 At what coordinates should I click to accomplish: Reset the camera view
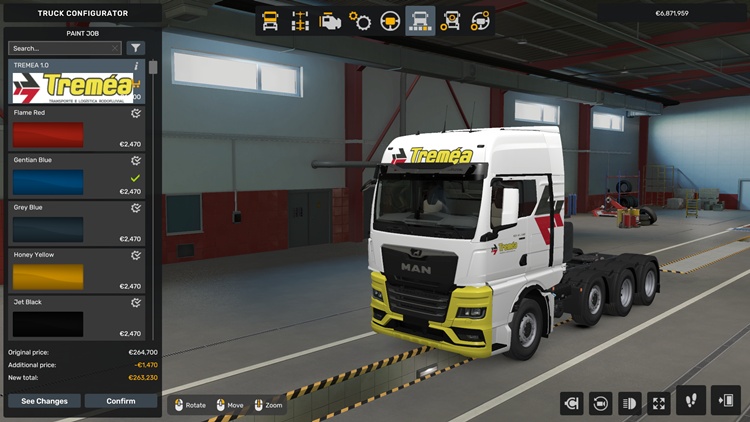[602, 403]
